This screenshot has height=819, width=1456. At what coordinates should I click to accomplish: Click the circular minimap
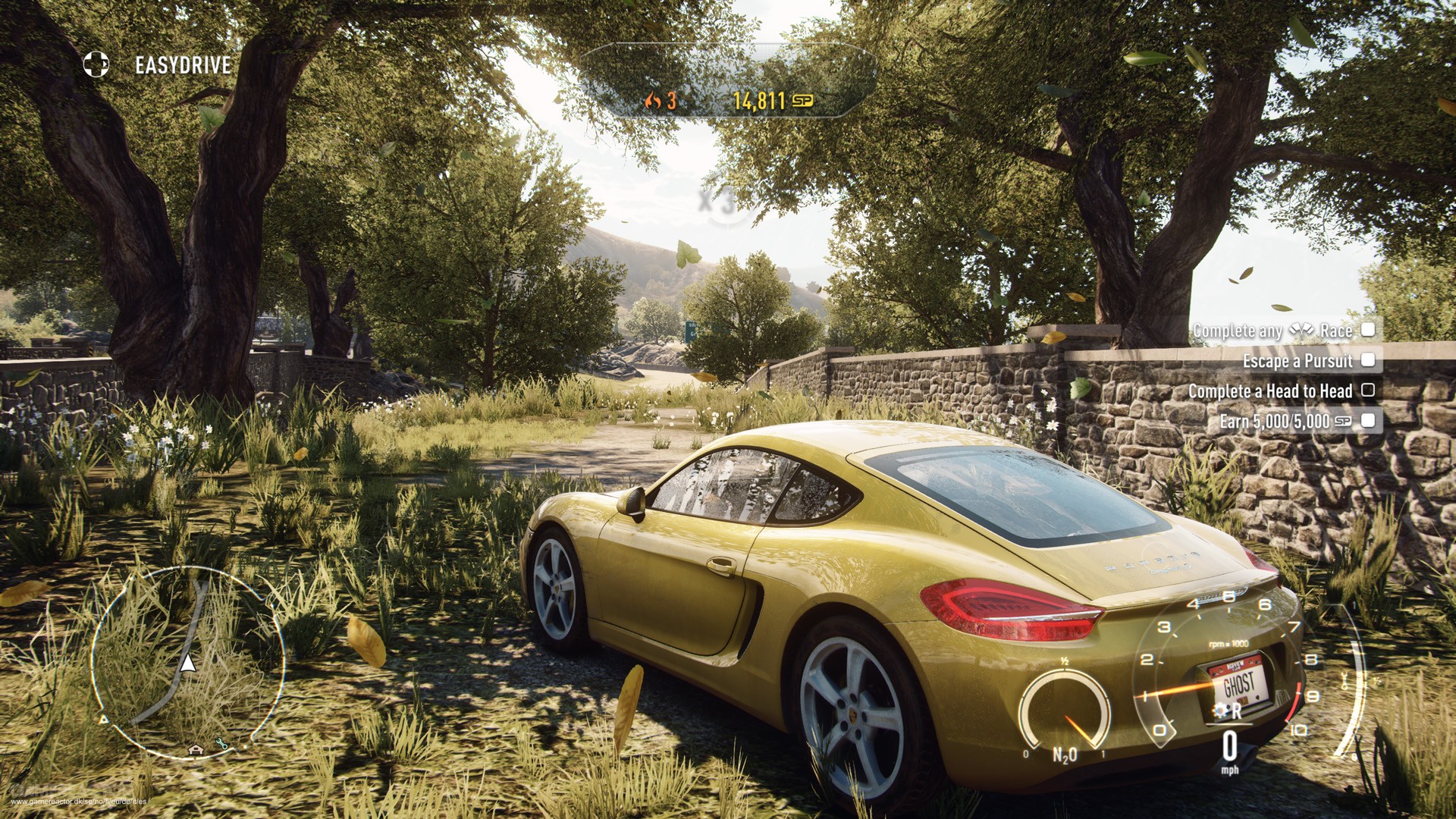point(187,662)
